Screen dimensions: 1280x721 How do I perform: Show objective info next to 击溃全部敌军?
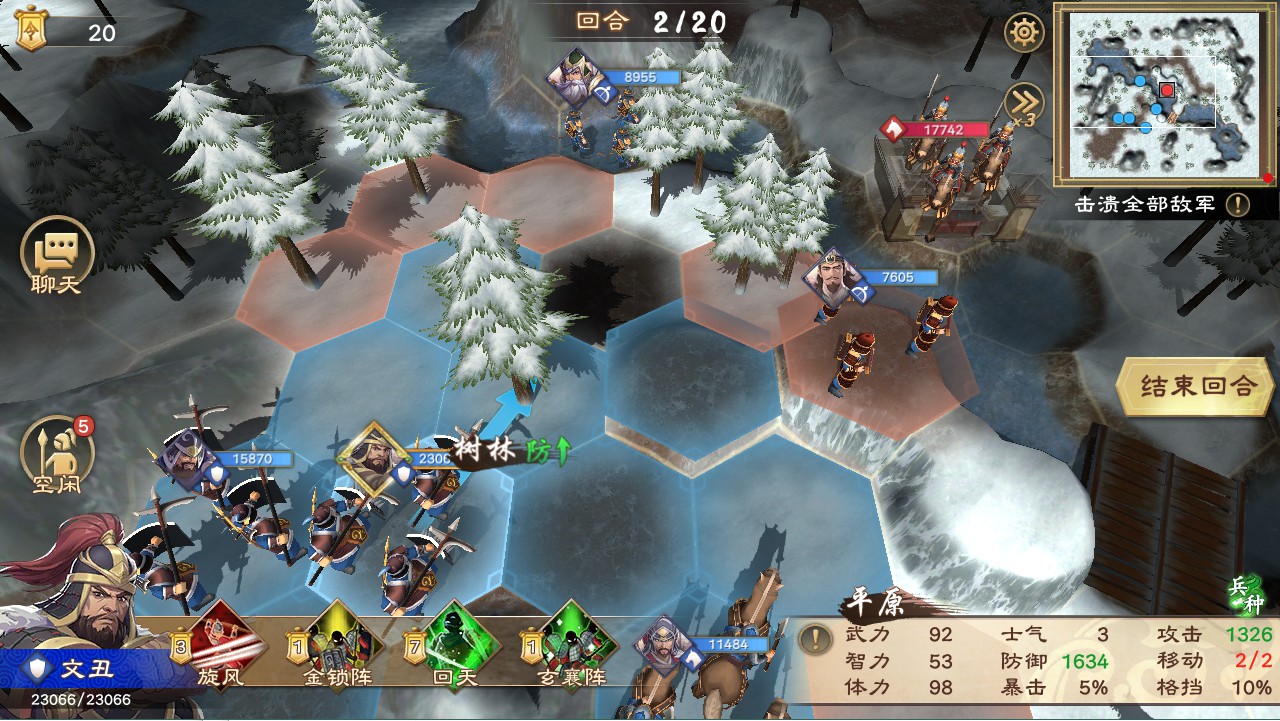(x=1238, y=205)
